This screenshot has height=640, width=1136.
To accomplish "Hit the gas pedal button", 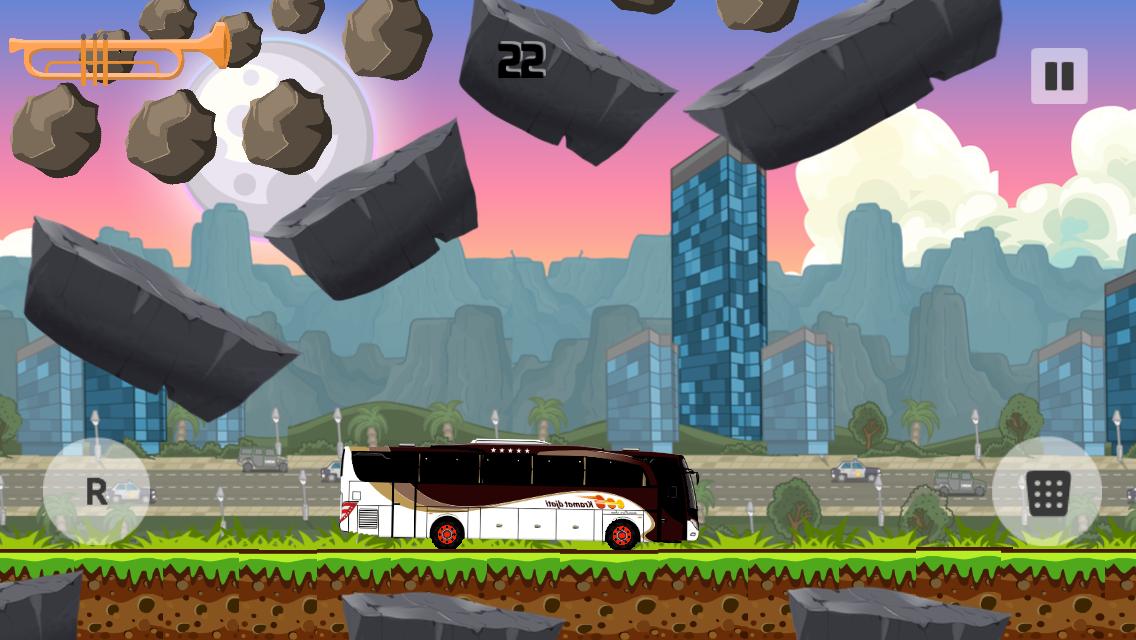I will [1047, 492].
